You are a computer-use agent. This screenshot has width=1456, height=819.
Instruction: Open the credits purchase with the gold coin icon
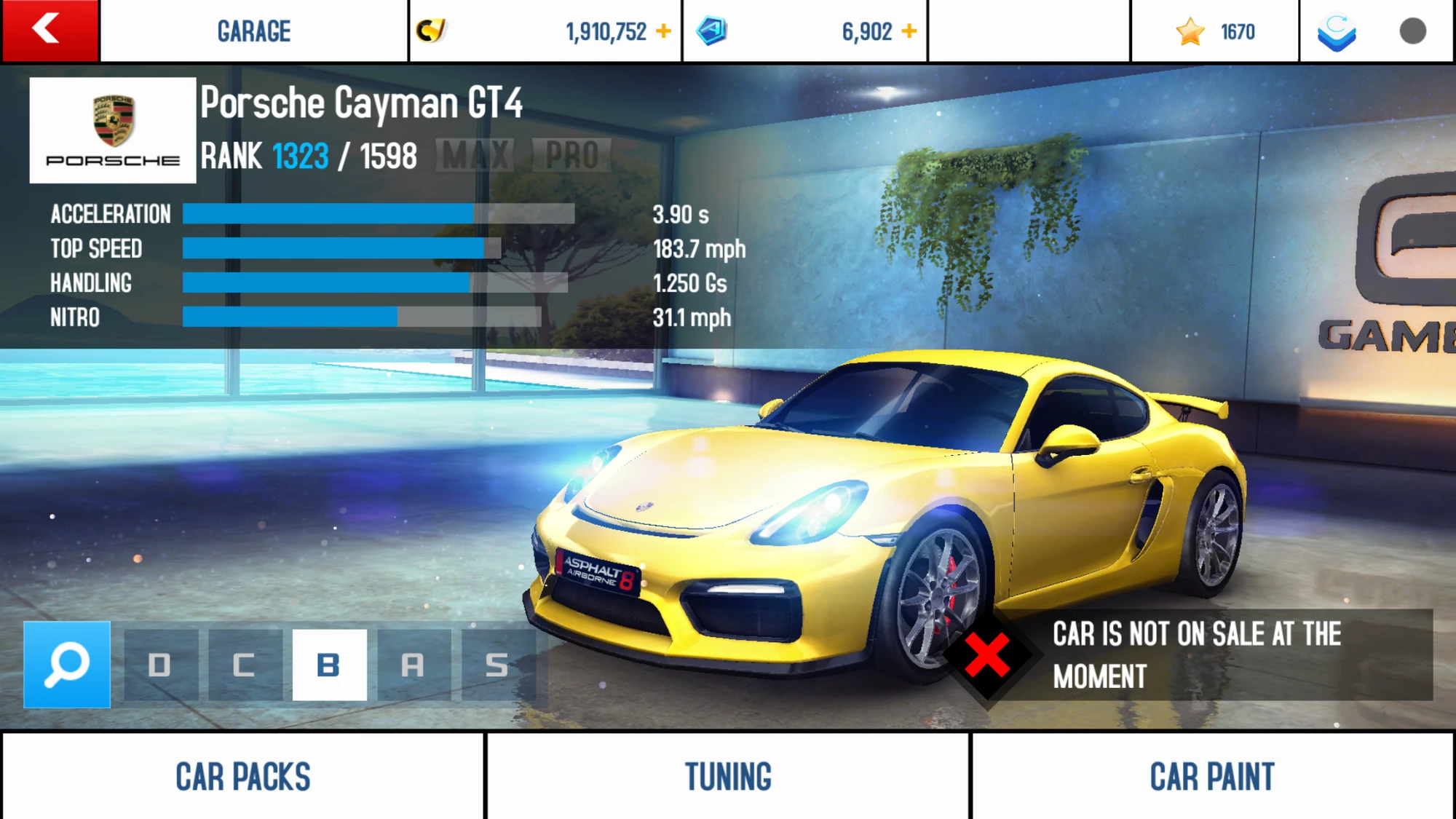pyautogui.click(x=432, y=31)
